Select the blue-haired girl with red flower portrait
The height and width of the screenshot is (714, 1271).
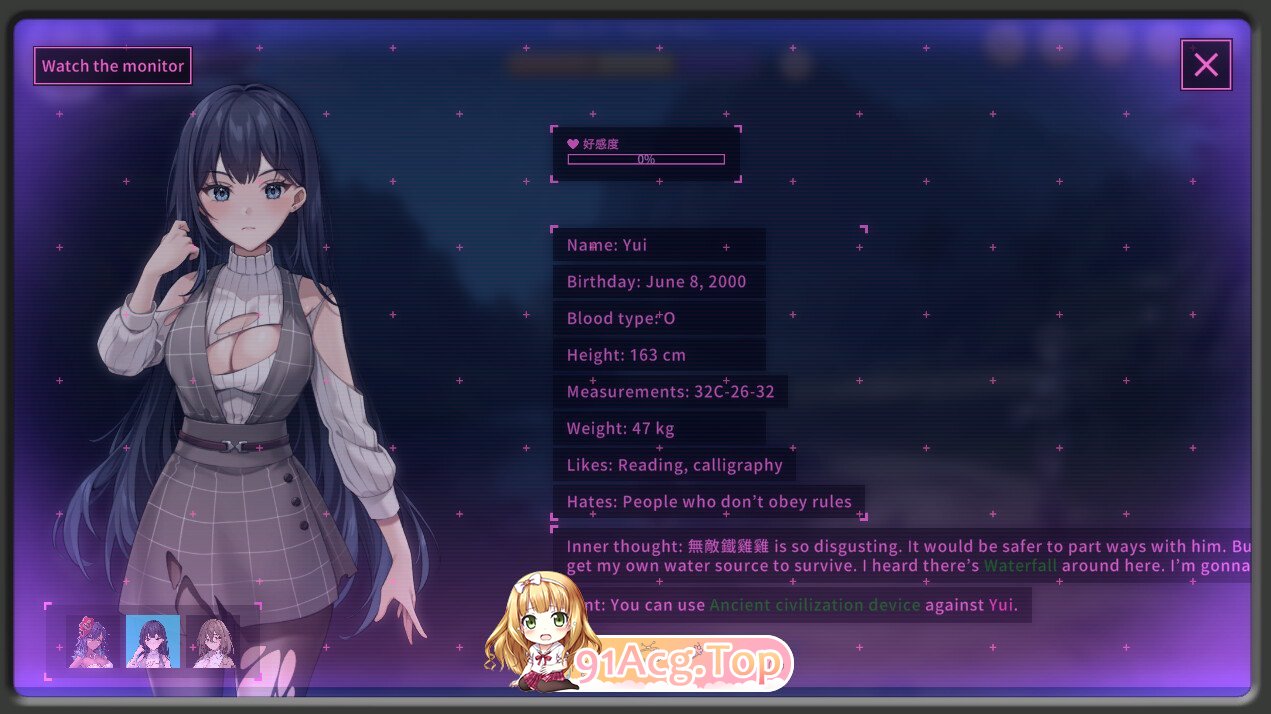tap(91, 641)
